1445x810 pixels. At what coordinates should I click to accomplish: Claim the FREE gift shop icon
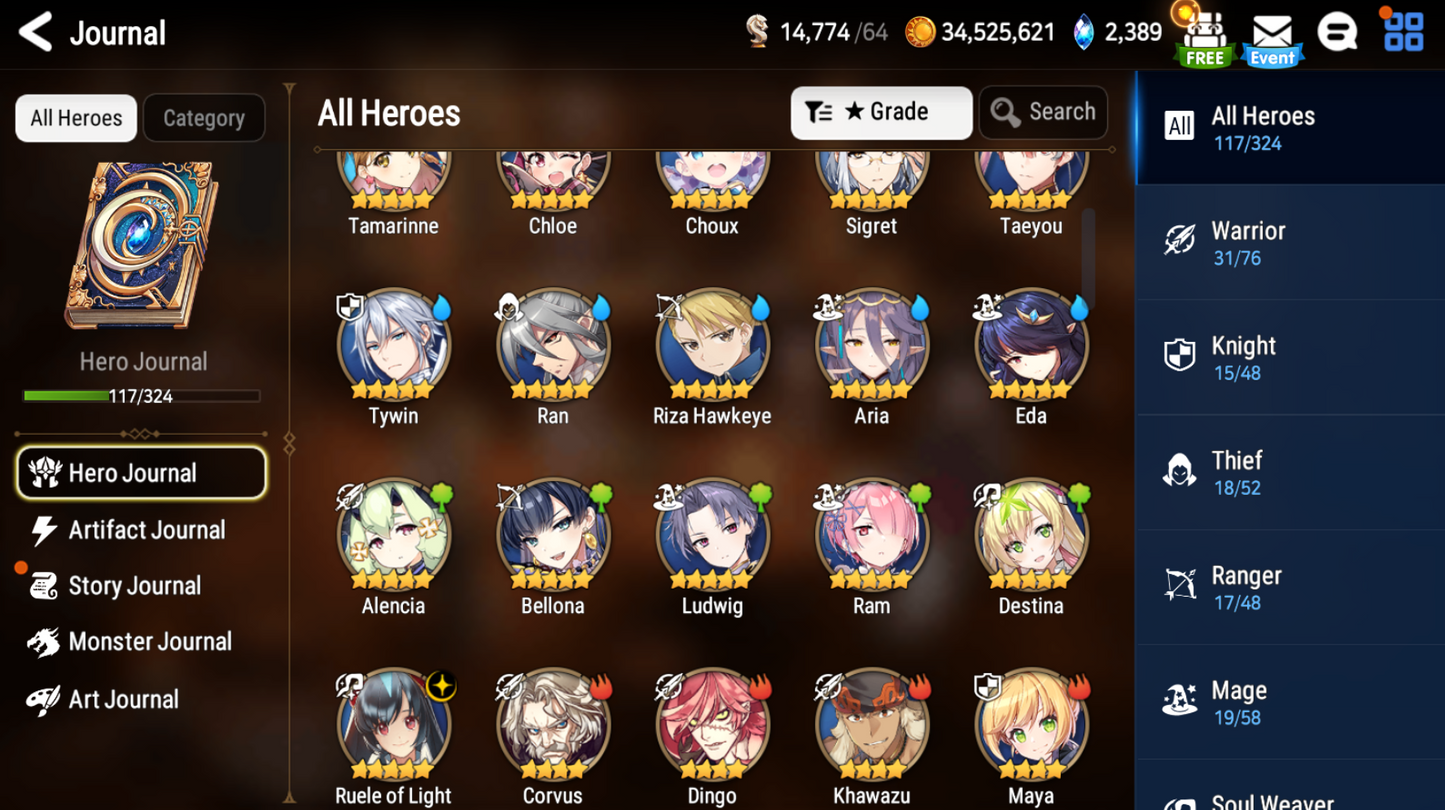[1204, 38]
